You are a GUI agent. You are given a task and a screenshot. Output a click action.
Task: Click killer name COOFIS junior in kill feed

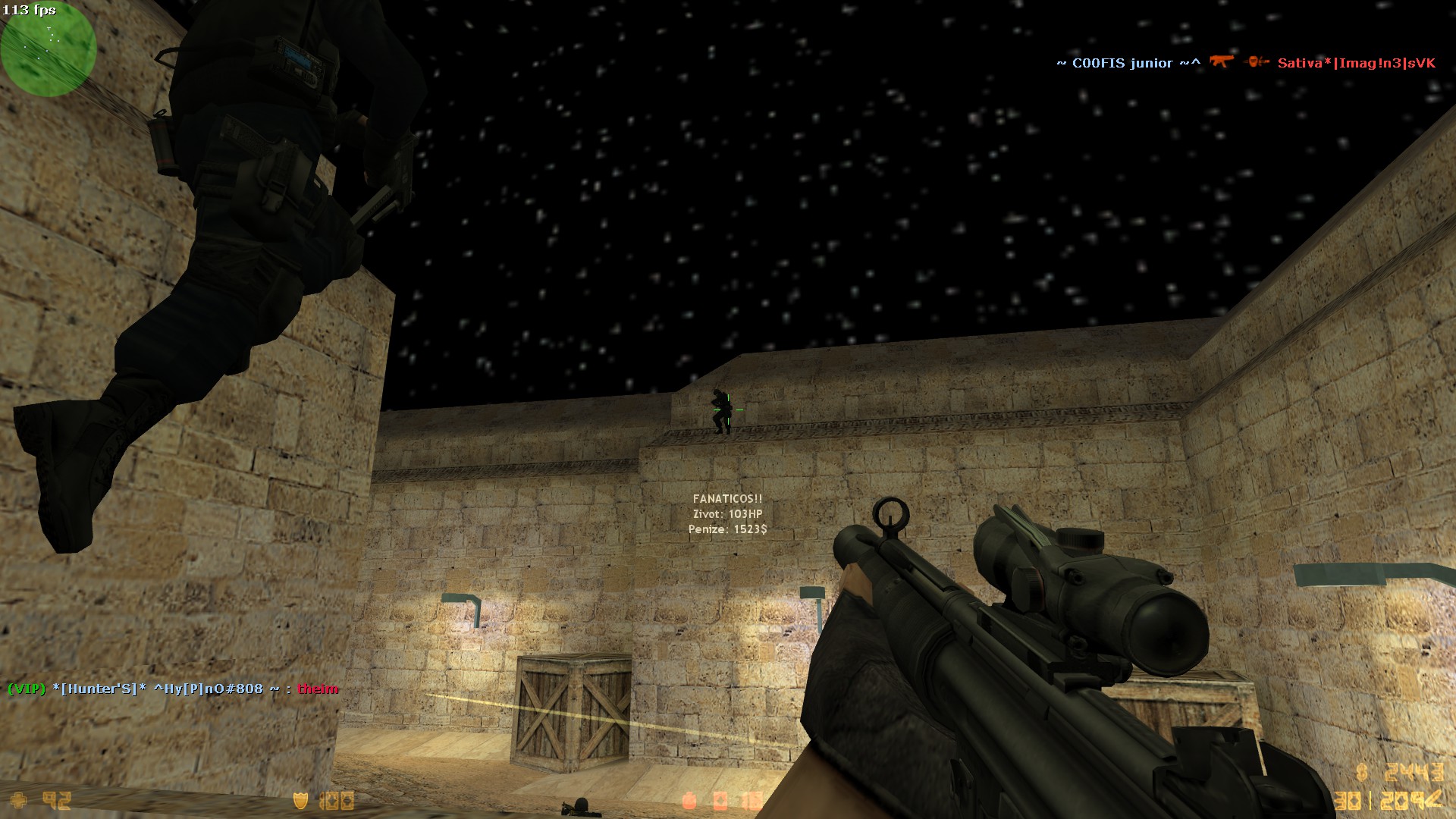point(1128,63)
